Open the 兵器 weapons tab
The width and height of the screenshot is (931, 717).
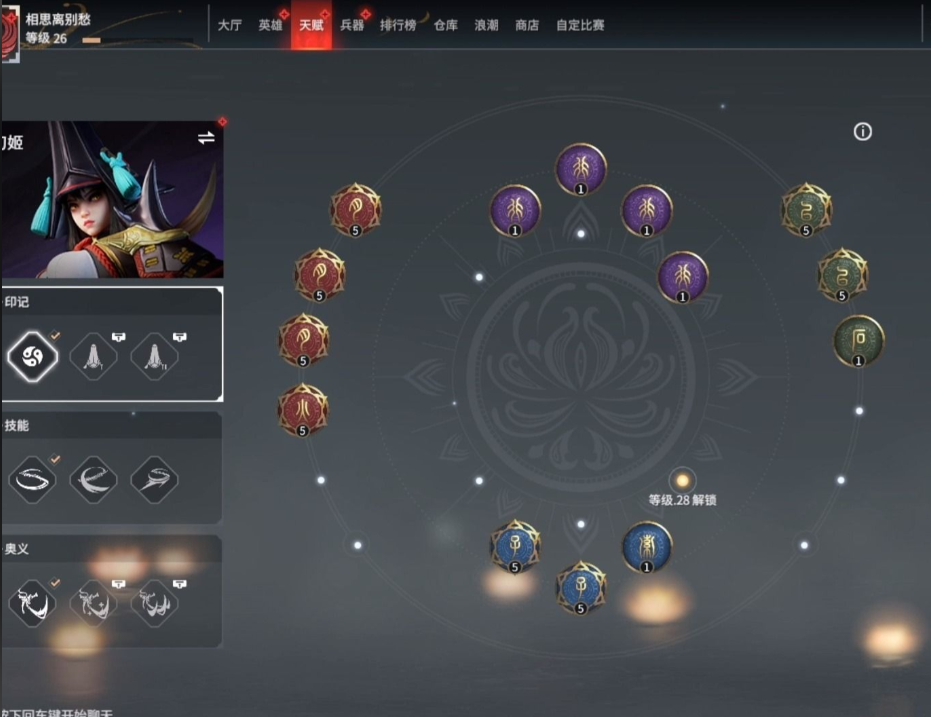point(352,25)
